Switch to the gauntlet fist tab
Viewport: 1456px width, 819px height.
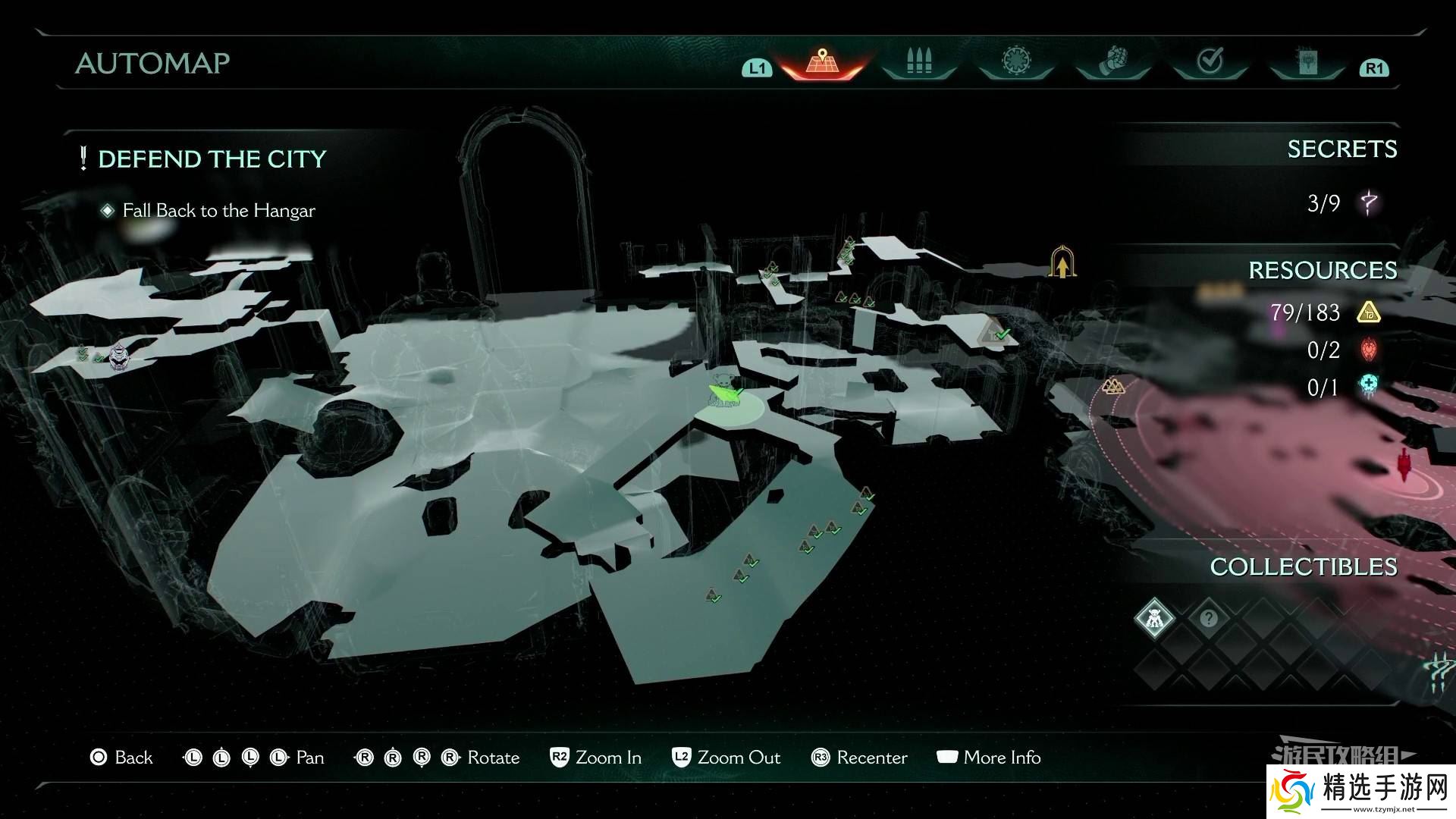1112,62
